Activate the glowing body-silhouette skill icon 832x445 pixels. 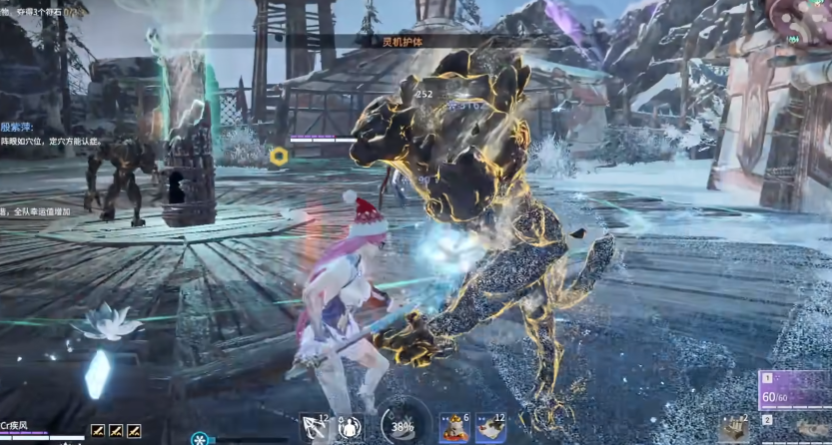(349, 428)
